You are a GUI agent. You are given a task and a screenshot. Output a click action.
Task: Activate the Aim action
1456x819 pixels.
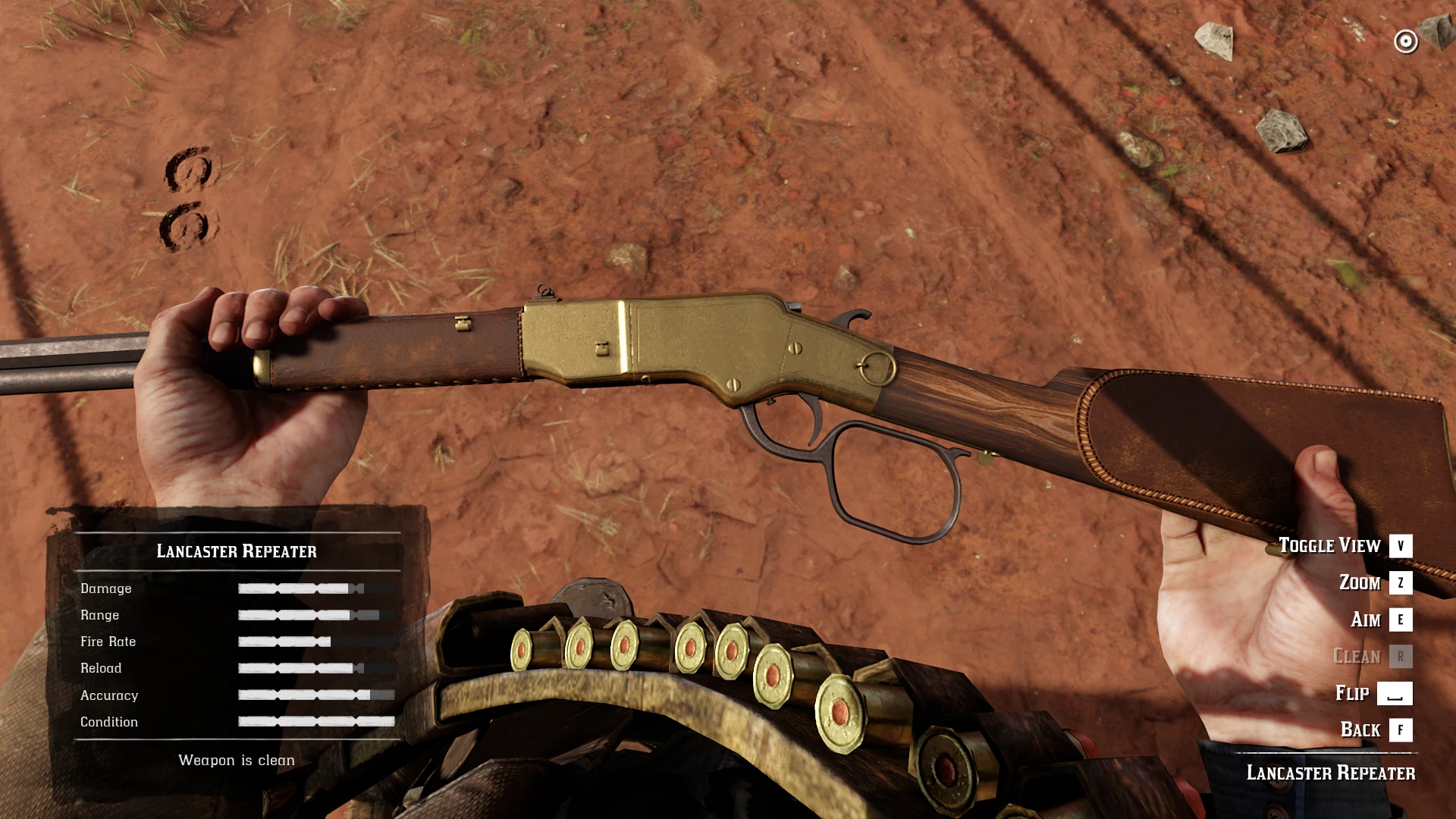click(1380, 620)
